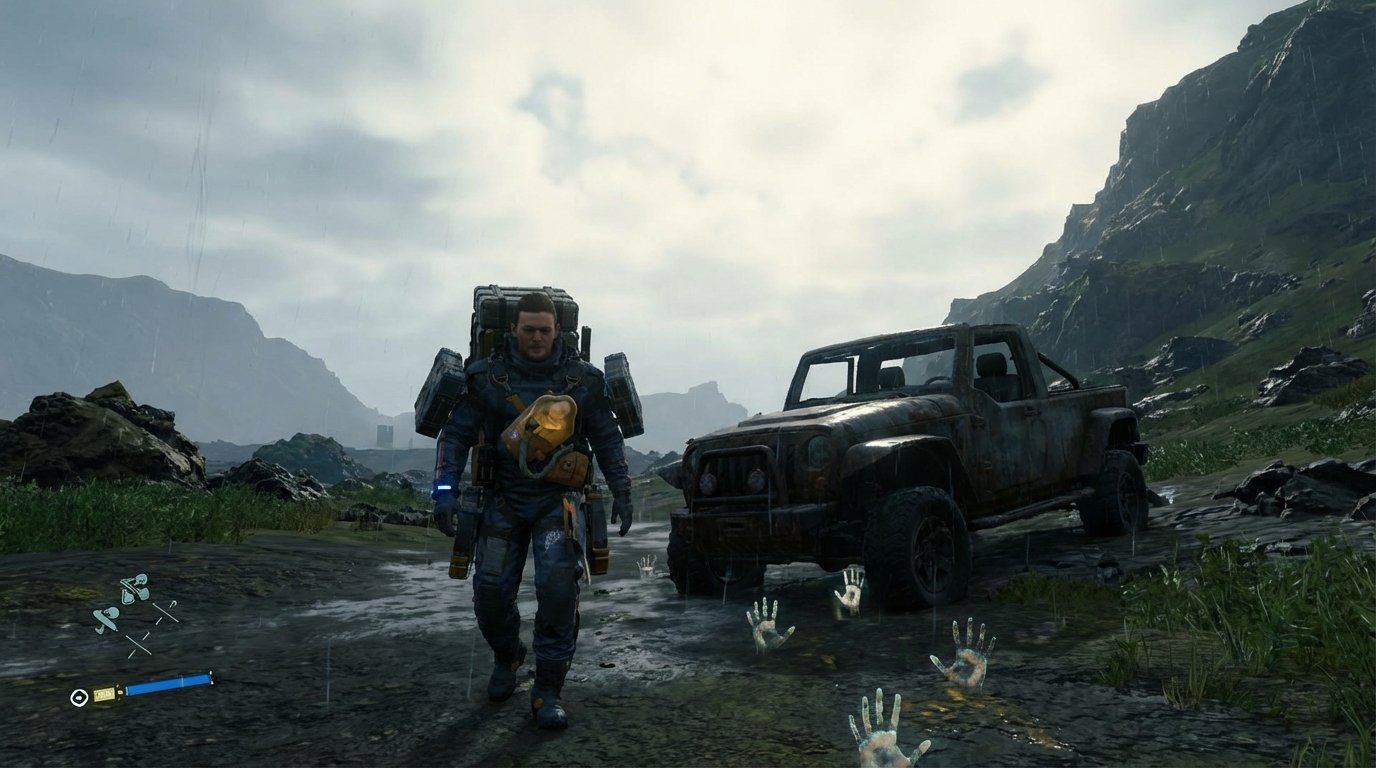This screenshot has height=768, width=1376.
Task: Click the compass reticle beside the stamina bar
Action: coord(80,698)
